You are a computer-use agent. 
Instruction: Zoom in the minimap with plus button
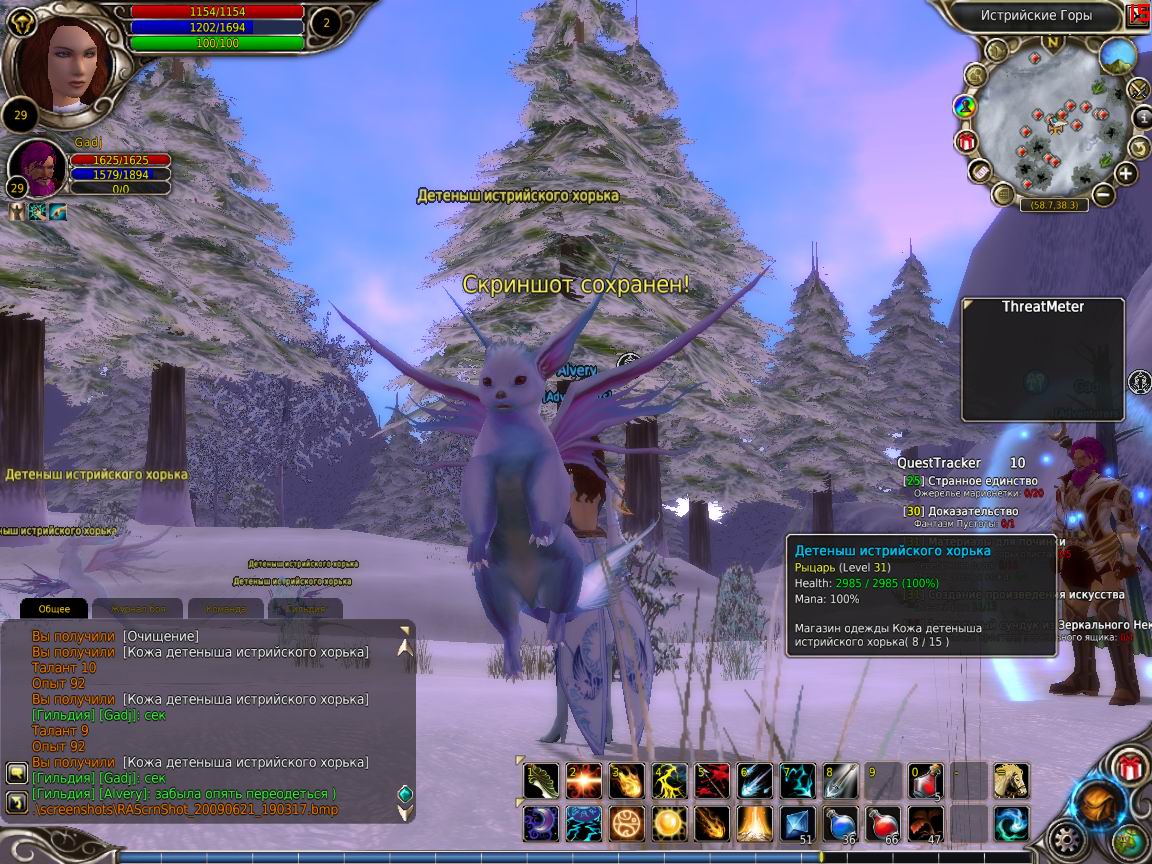click(1127, 173)
